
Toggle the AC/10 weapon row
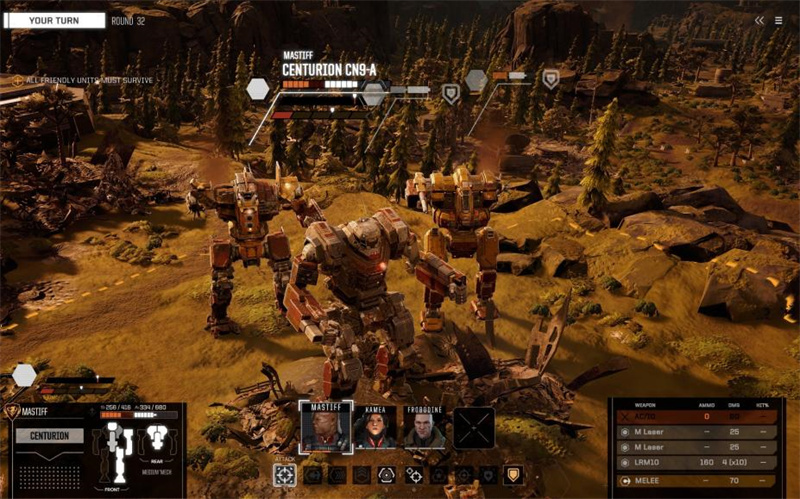pos(696,416)
